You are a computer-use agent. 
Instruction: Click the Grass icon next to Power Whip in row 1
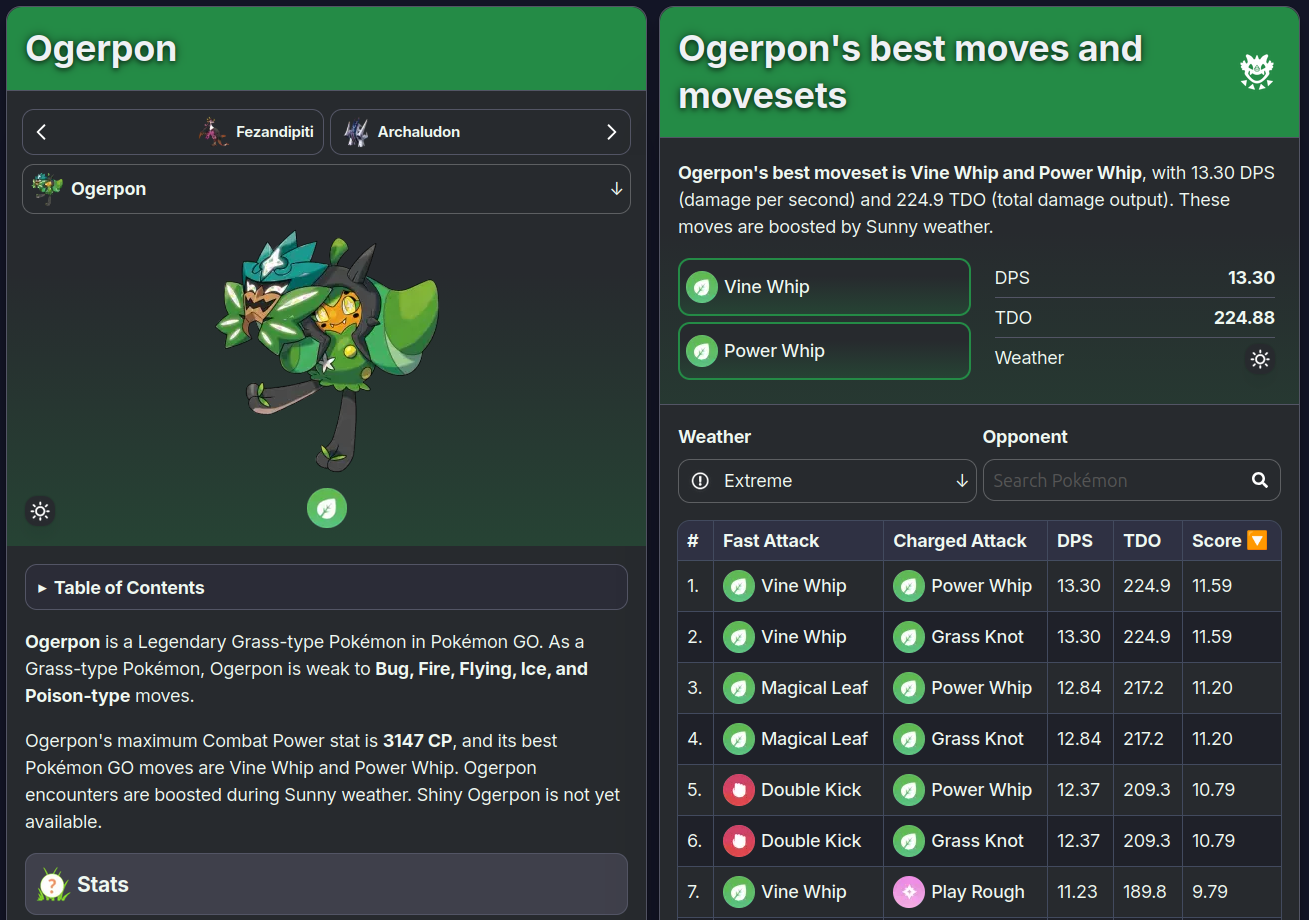[x=908, y=586]
